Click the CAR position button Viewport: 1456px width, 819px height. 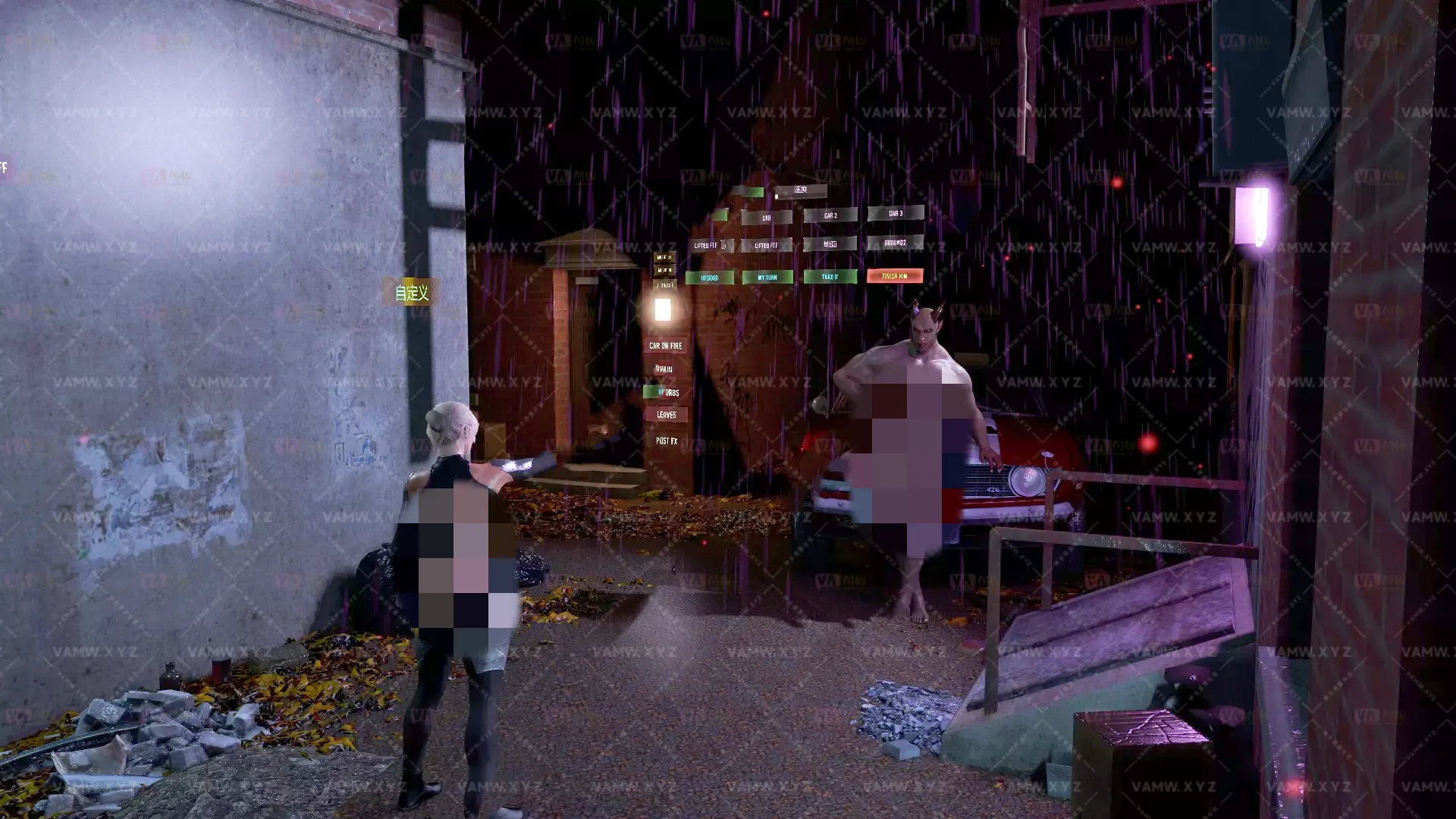click(x=766, y=218)
